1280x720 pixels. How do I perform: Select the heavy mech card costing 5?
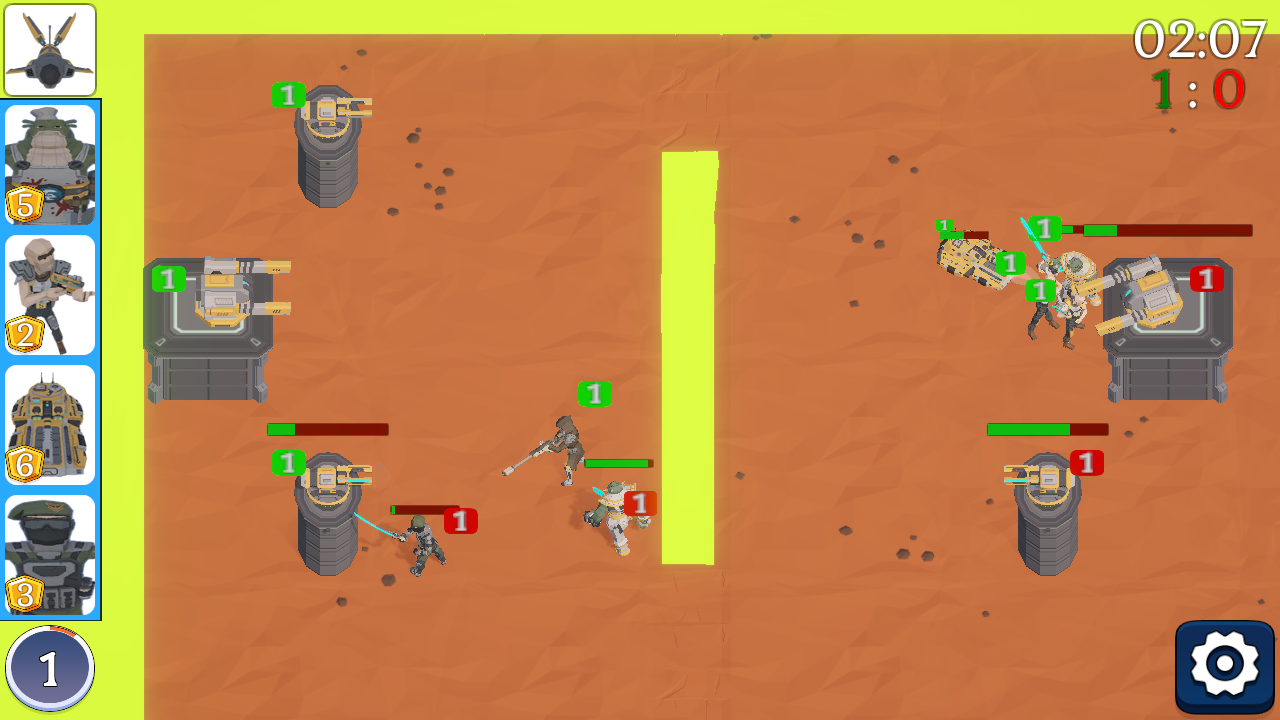point(49,163)
